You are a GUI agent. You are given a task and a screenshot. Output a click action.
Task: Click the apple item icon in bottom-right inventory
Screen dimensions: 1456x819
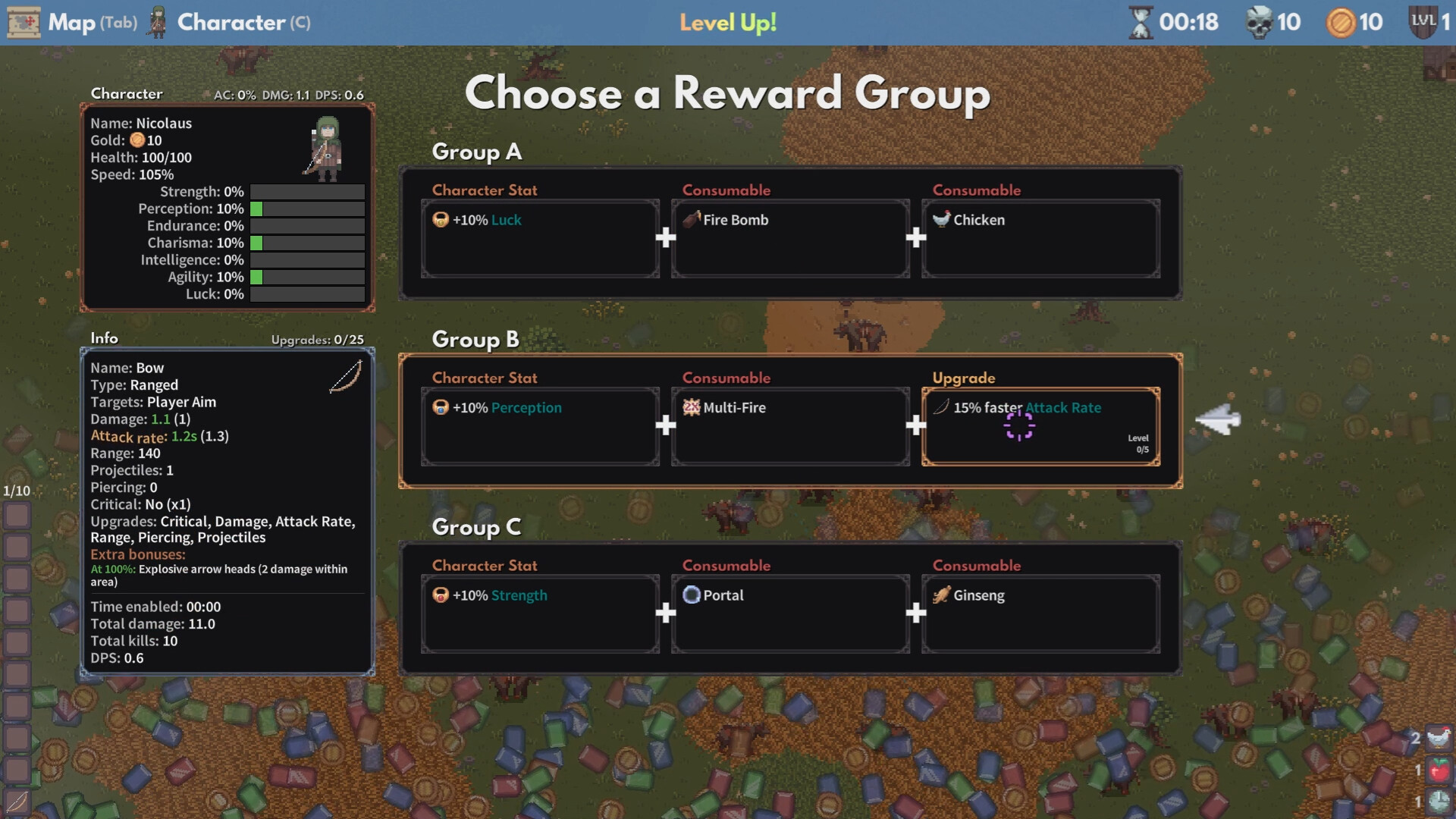coord(1439,769)
